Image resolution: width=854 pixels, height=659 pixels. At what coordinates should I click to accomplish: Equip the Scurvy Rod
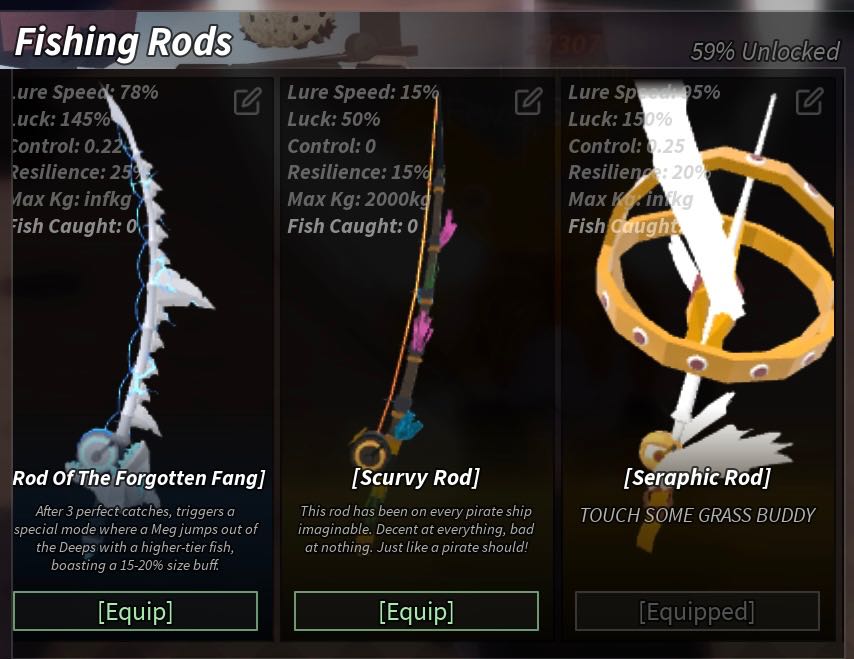416,611
